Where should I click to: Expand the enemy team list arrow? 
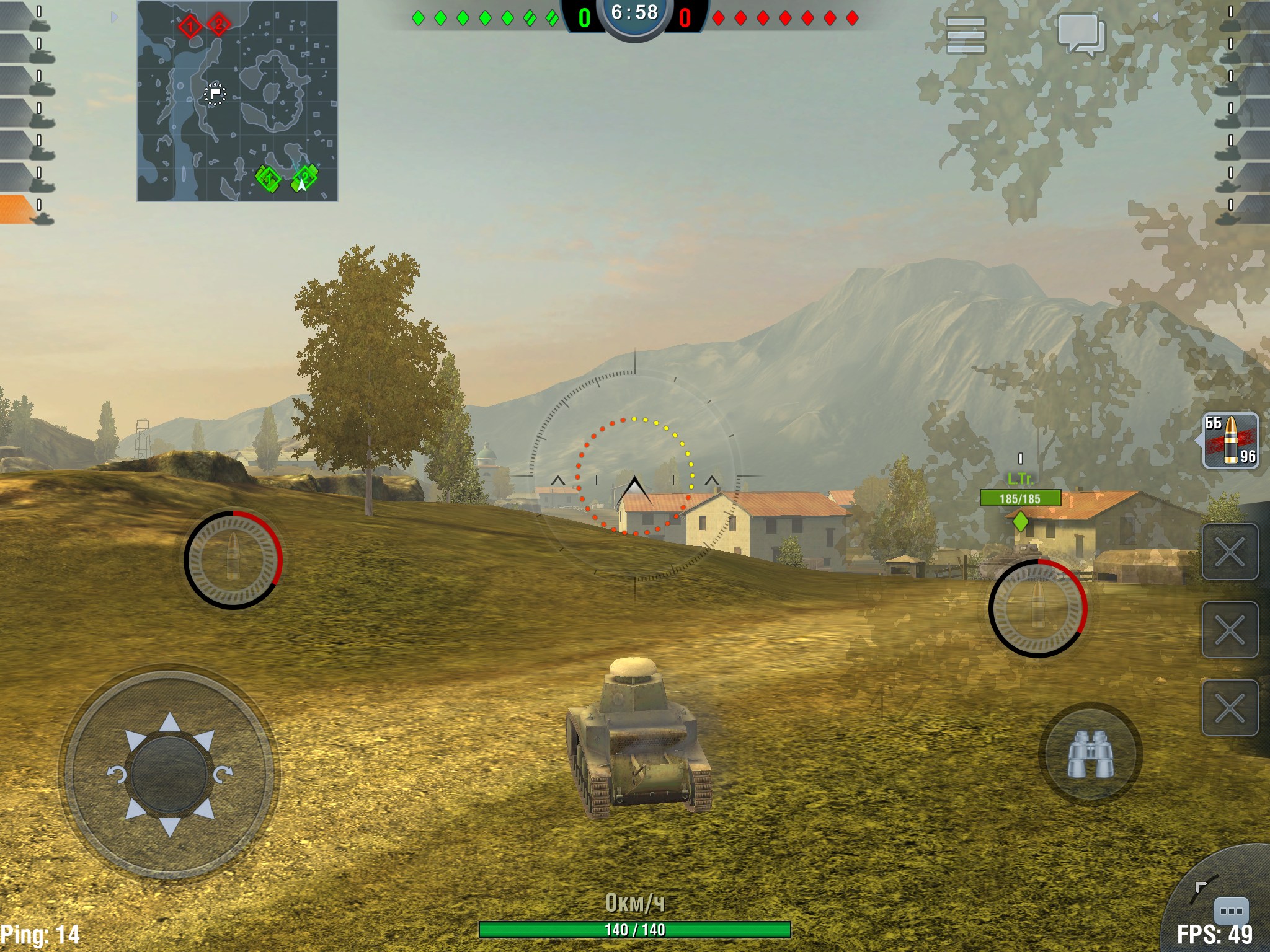tap(1155, 17)
